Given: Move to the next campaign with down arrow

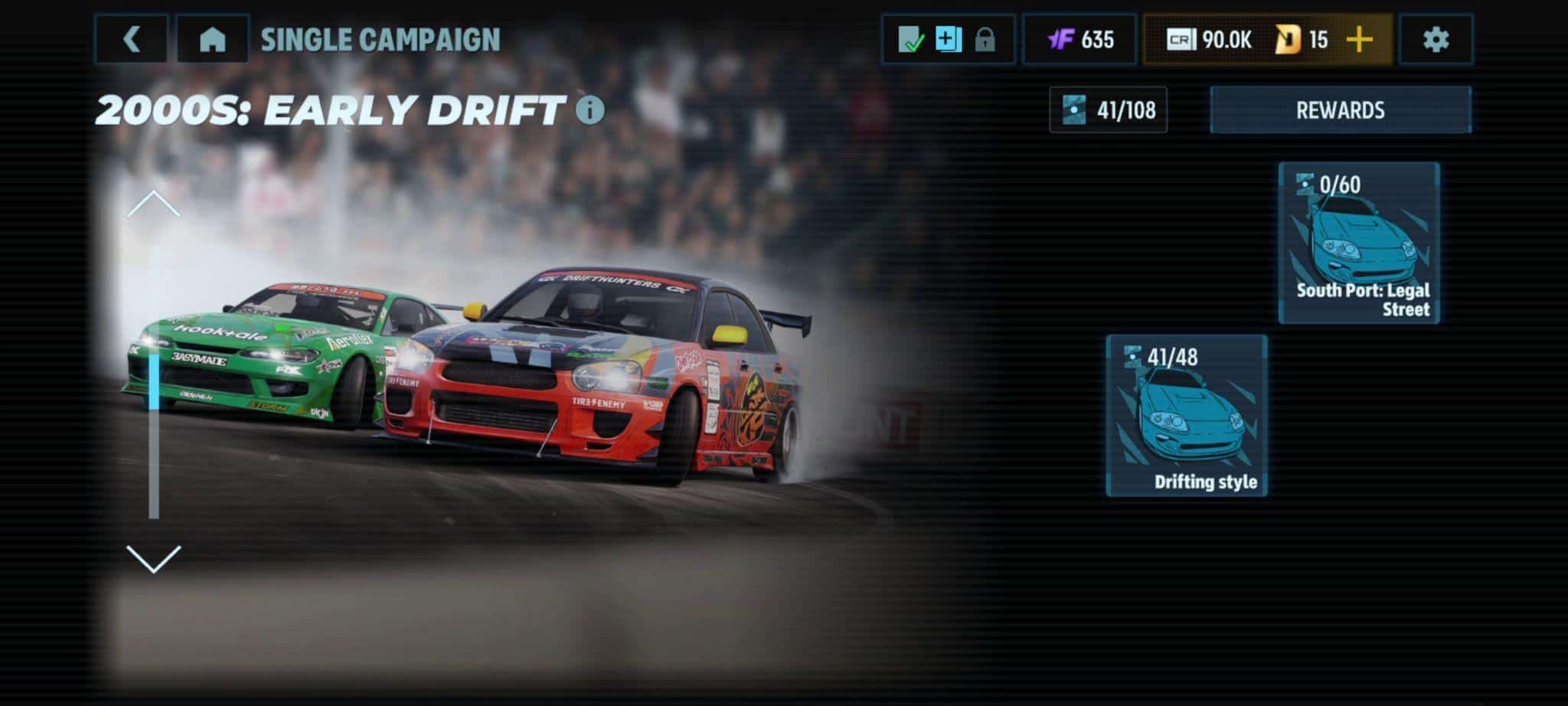Looking at the screenshot, I should click(154, 558).
